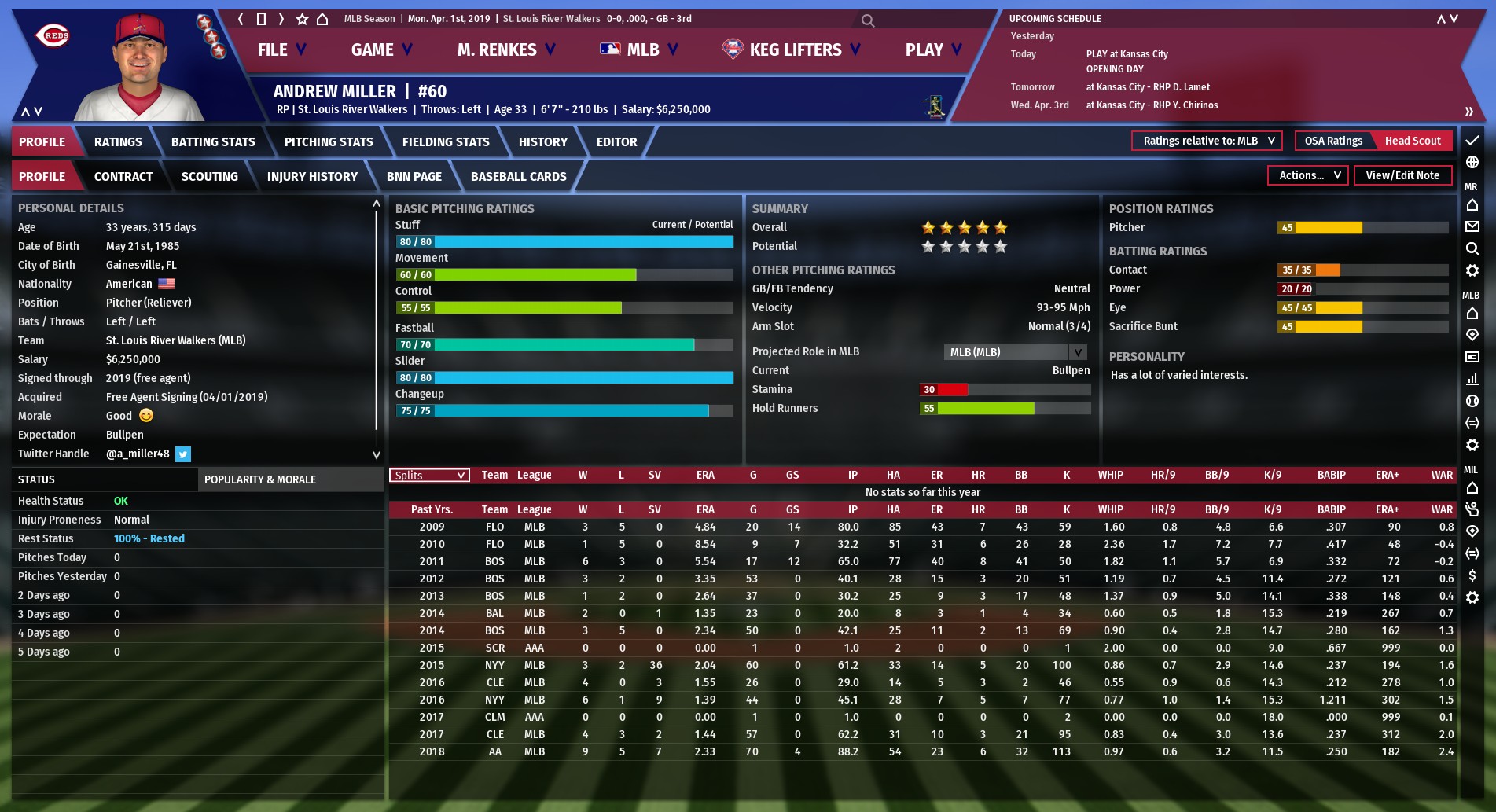Viewport: 1496px width, 812px height.
Task: Open the HISTORY tab
Action: click(542, 142)
